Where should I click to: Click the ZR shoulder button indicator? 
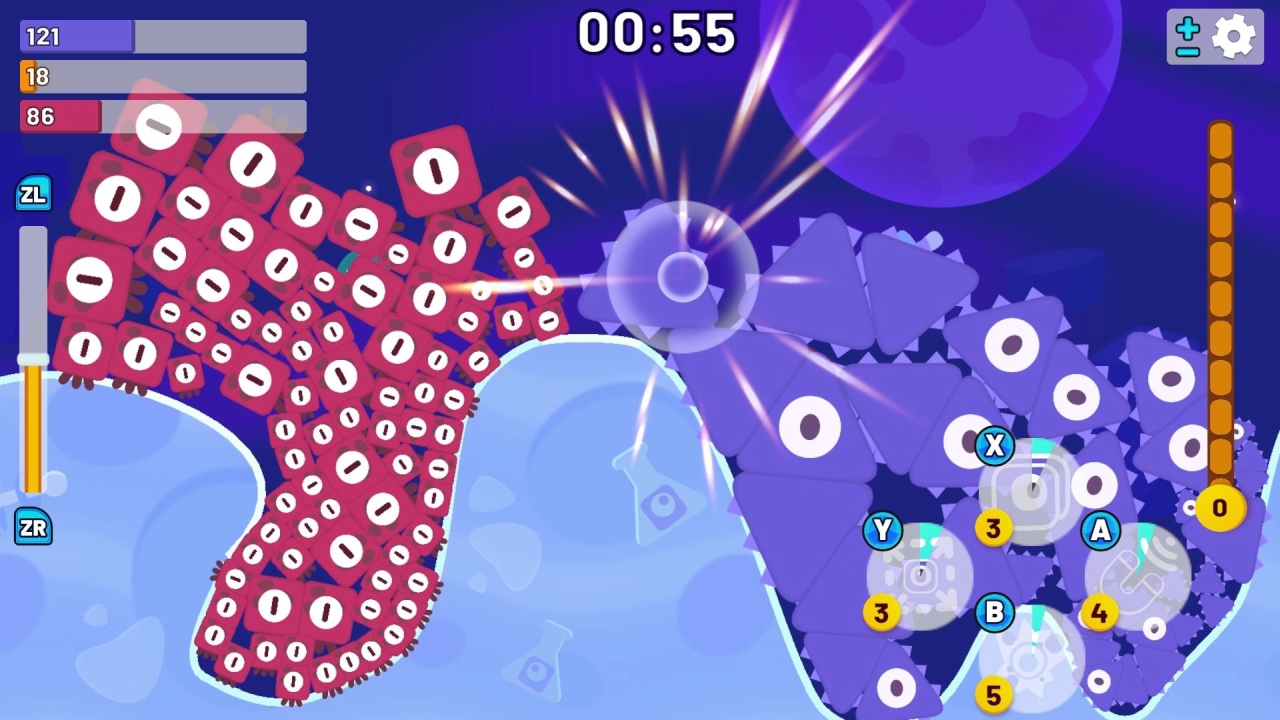33,527
